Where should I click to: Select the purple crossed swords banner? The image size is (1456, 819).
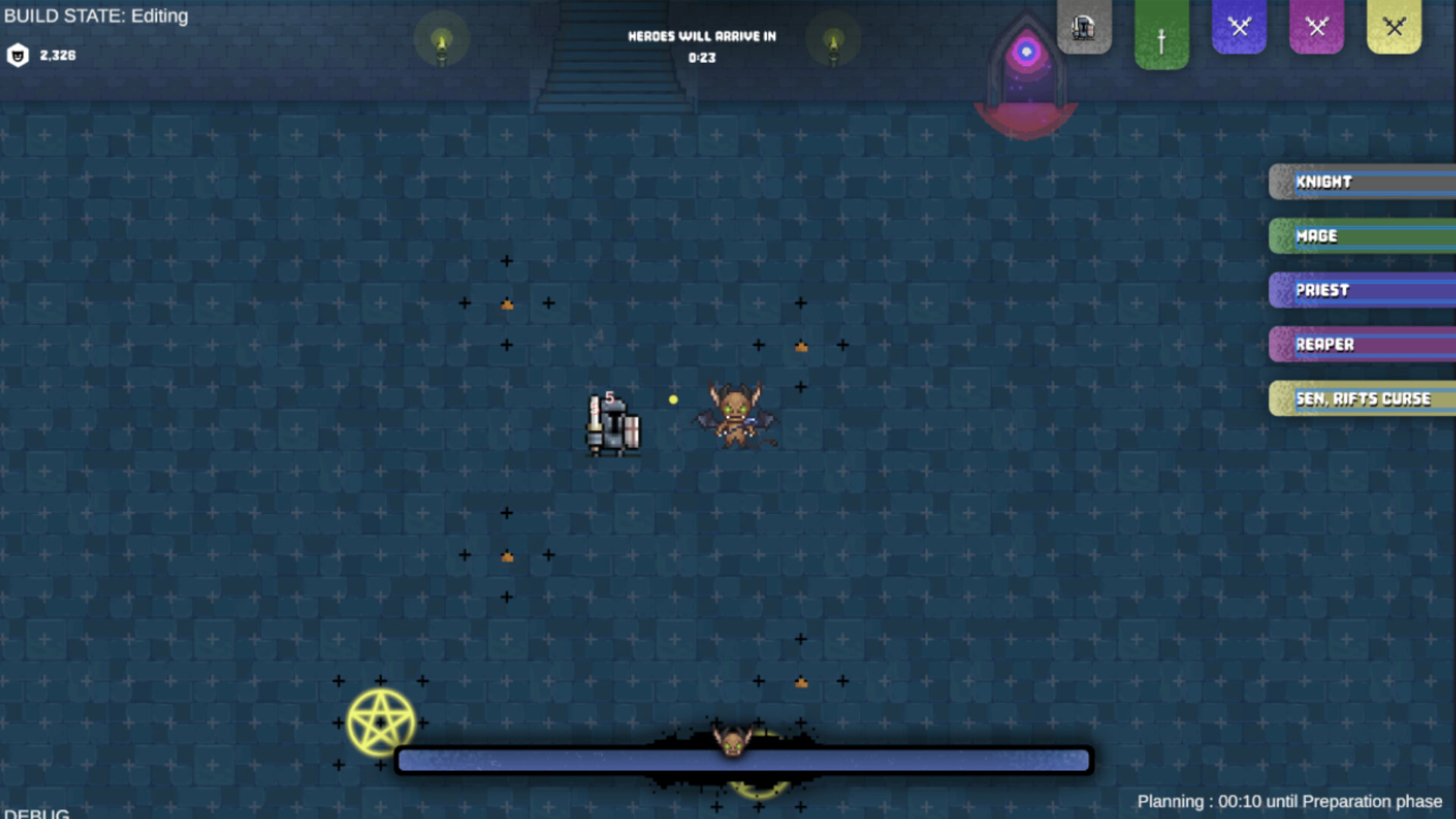pos(1239,27)
